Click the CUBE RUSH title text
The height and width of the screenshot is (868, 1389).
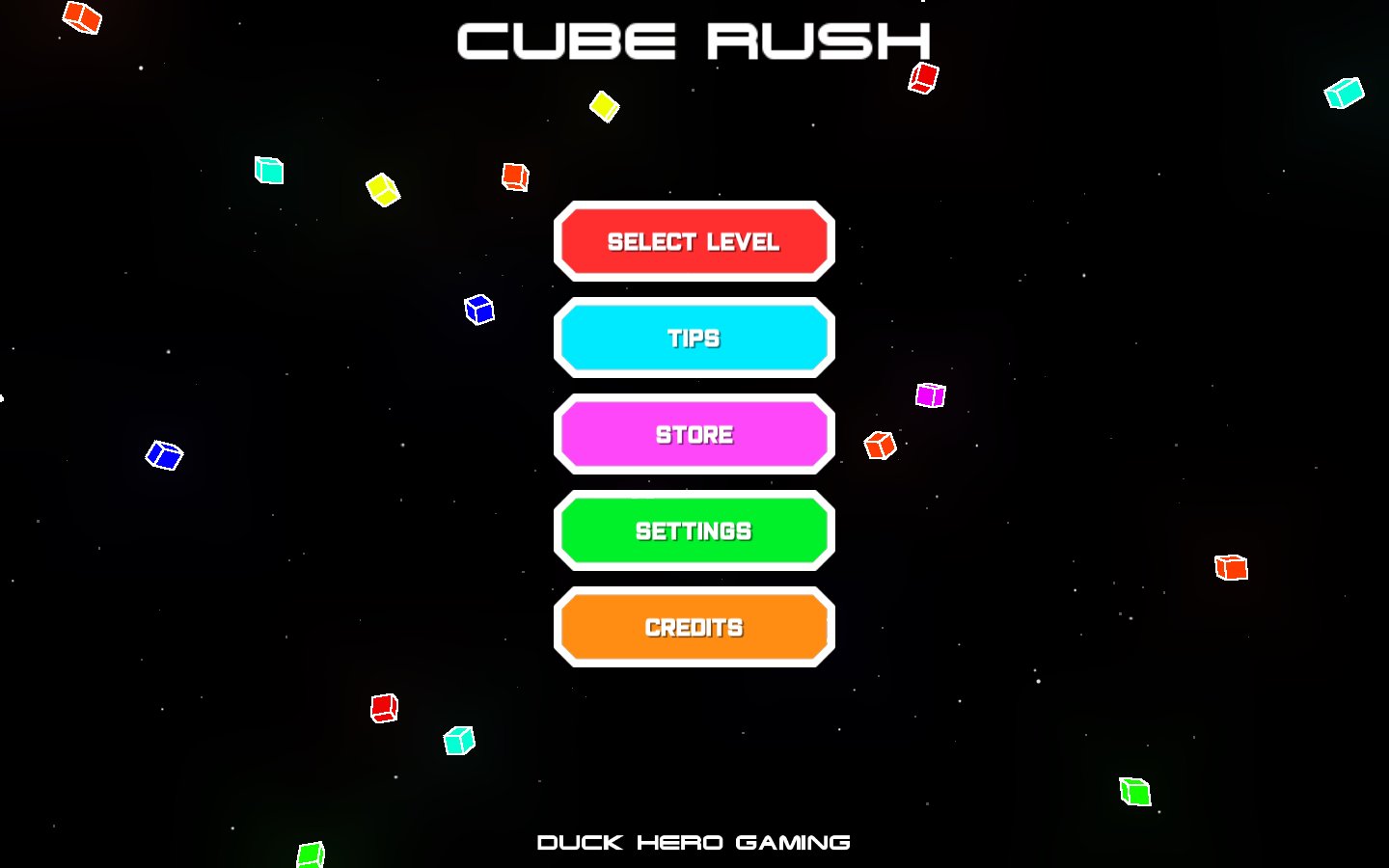click(x=694, y=41)
